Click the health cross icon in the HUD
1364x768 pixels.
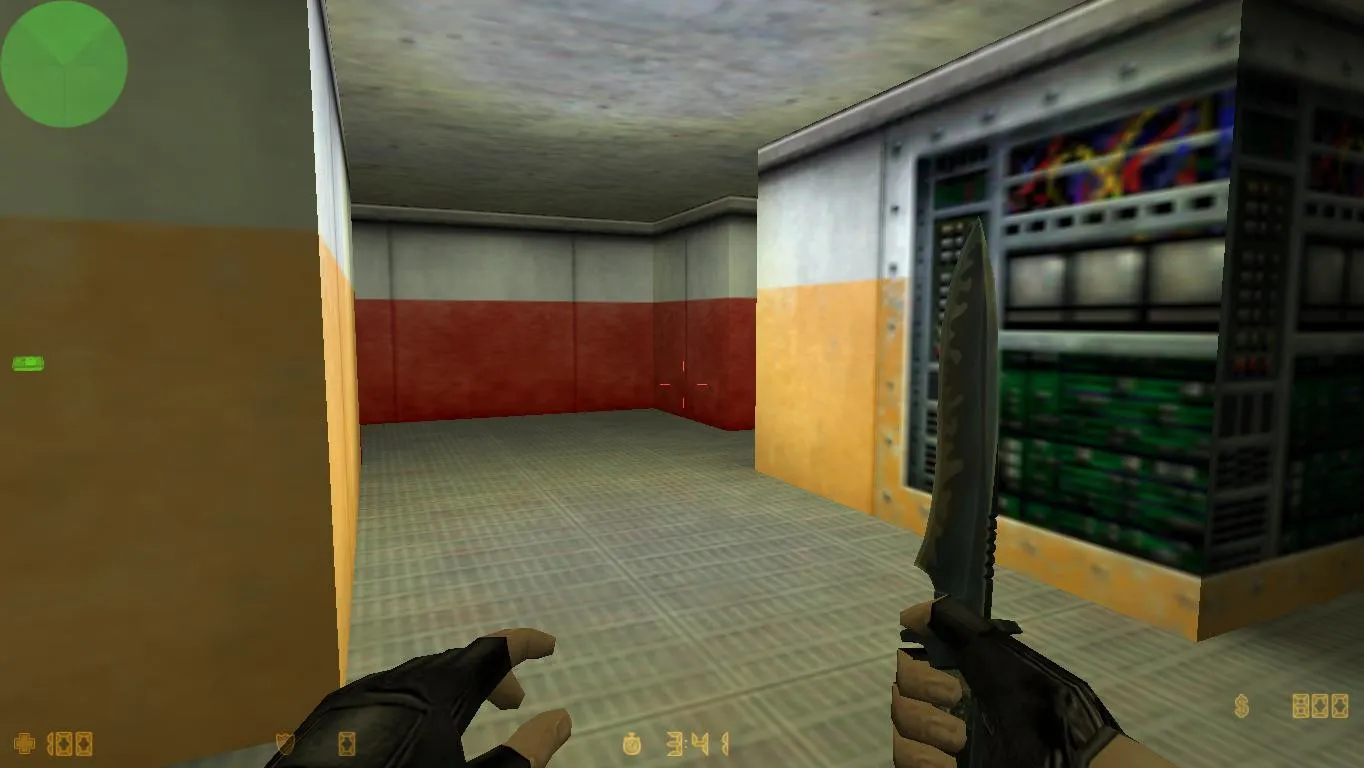click(x=25, y=744)
